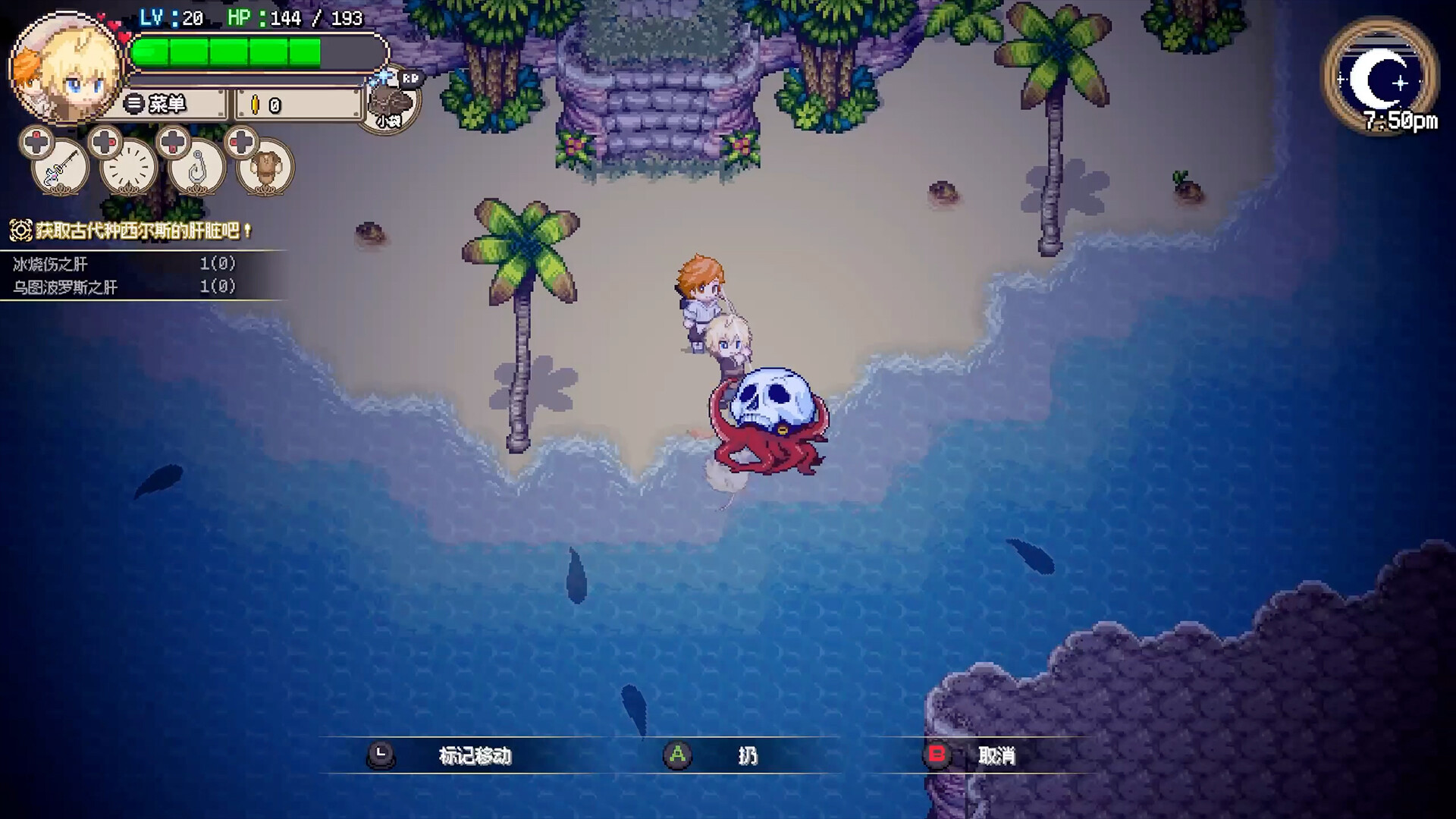Screen dimensions: 1456x819
Task: Click the gold coin currency icon
Action: pyautogui.click(x=256, y=102)
